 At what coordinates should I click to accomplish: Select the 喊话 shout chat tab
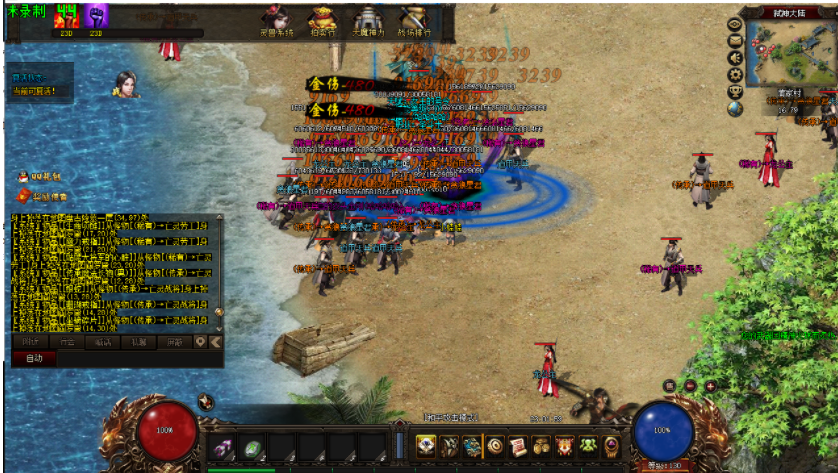pos(102,341)
